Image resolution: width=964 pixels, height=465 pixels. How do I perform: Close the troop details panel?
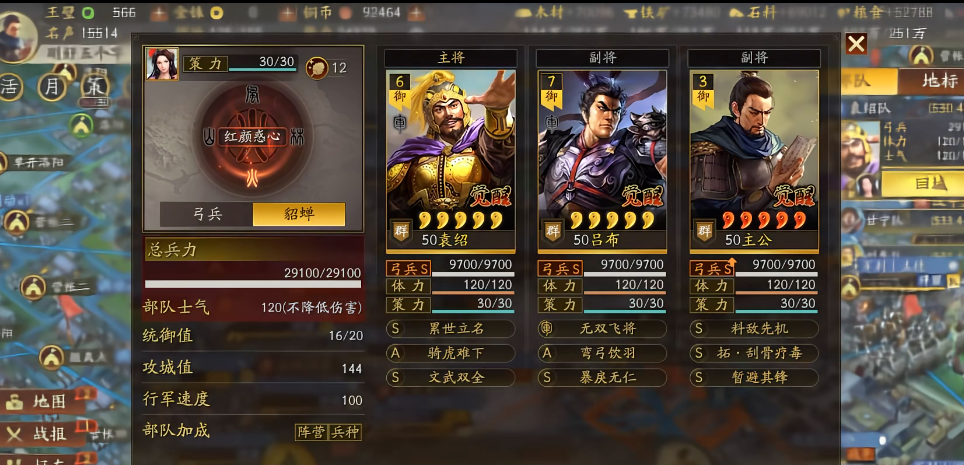[x=856, y=44]
